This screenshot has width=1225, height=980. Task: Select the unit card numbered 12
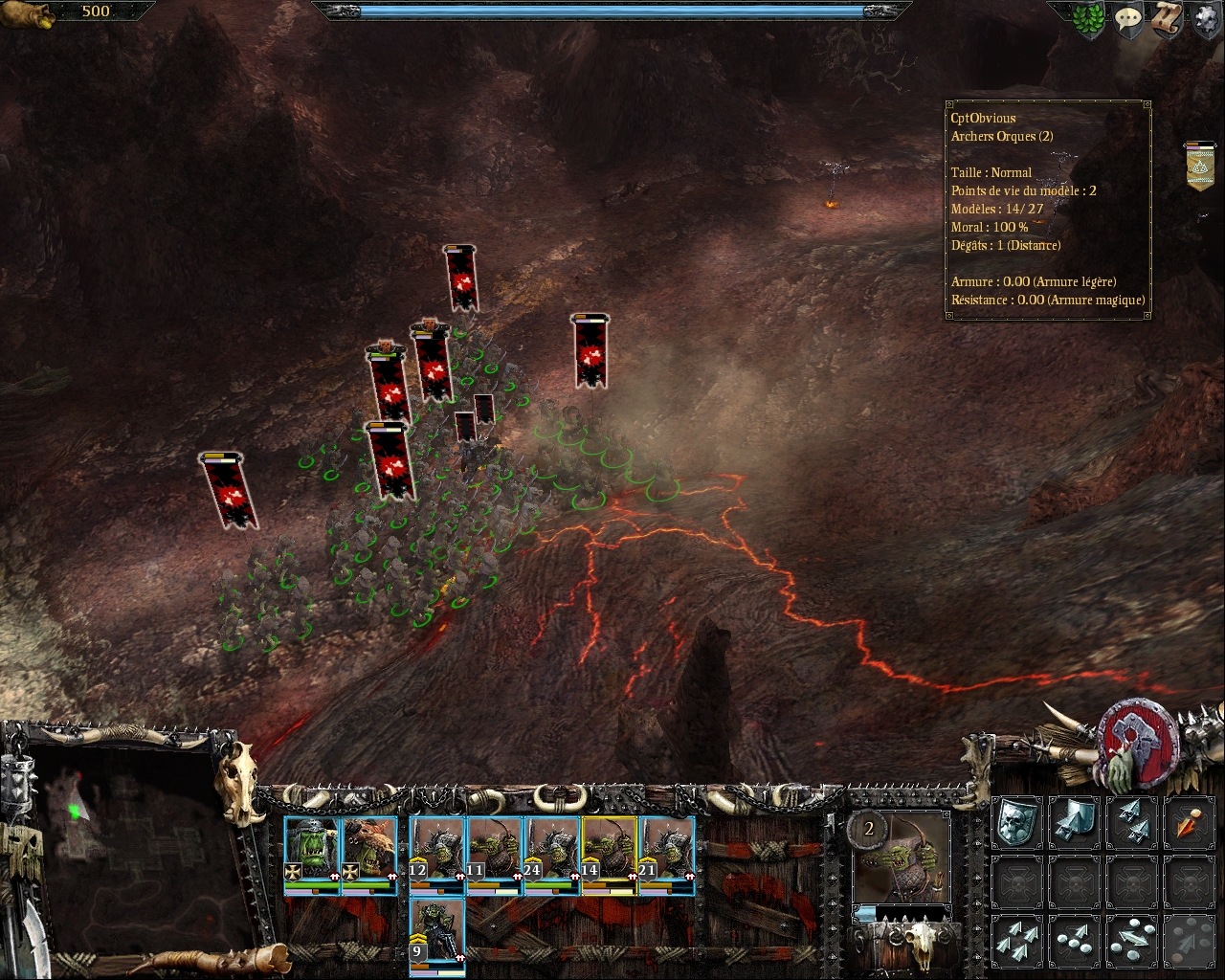click(x=437, y=854)
